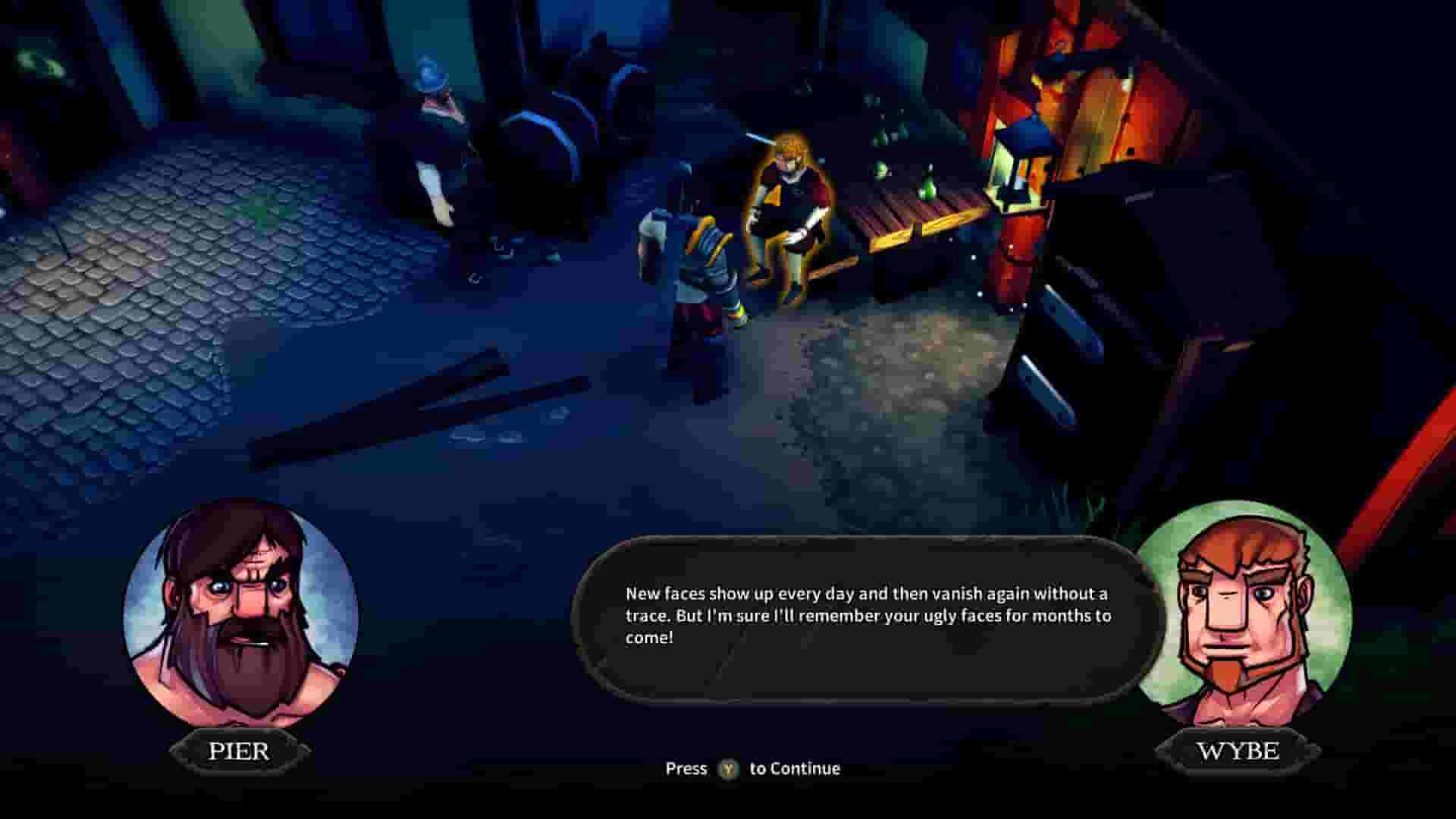Click the Continue text label

(796, 768)
